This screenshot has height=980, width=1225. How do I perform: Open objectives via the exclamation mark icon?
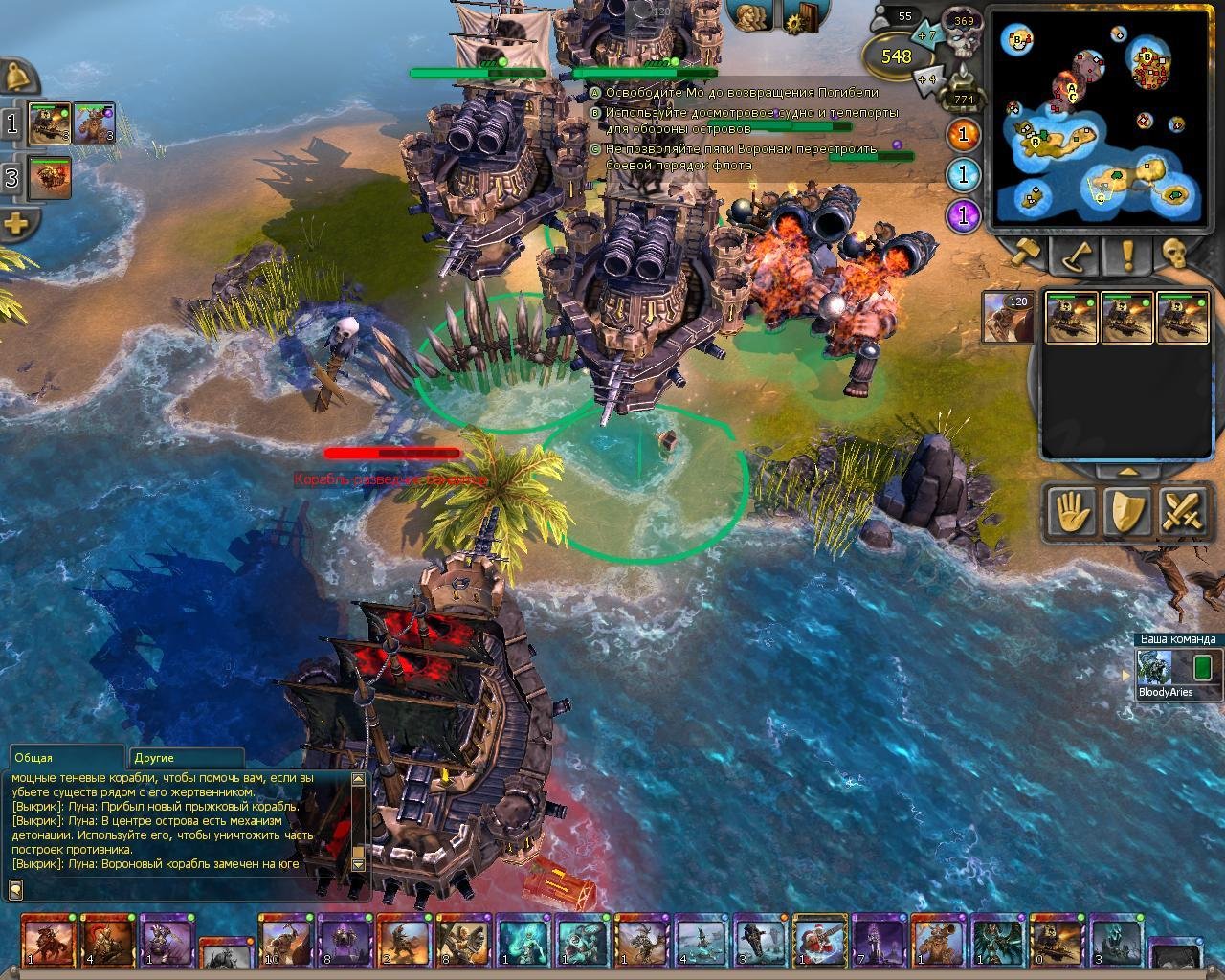[x=1127, y=254]
